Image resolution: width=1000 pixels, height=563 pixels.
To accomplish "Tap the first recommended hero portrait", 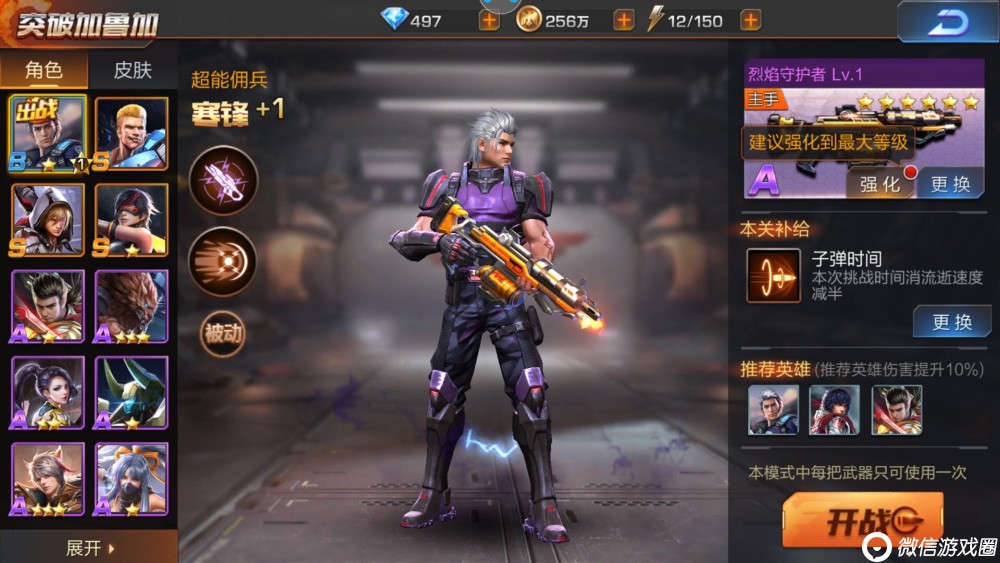I will click(x=773, y=410).
